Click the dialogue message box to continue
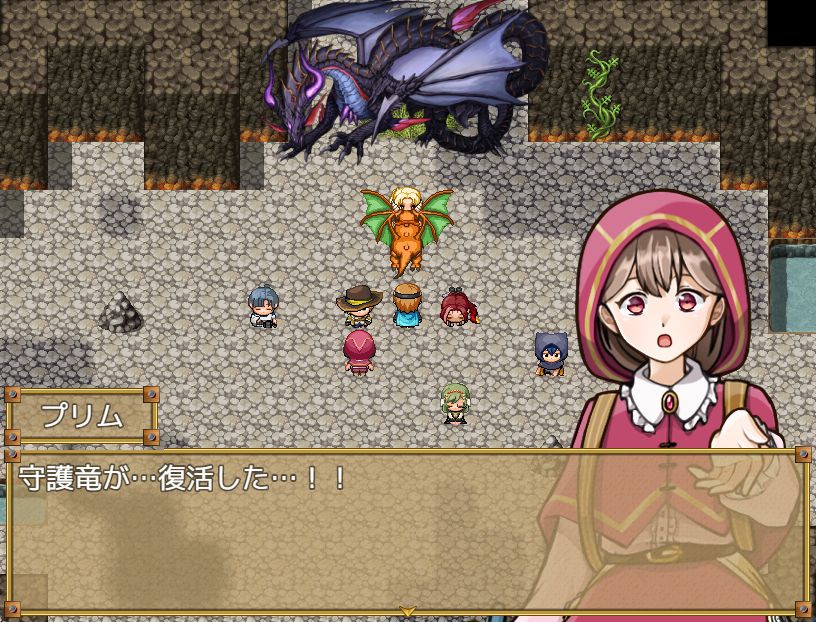This screenshot has width=816, height=622. click(x=300, y=530)
